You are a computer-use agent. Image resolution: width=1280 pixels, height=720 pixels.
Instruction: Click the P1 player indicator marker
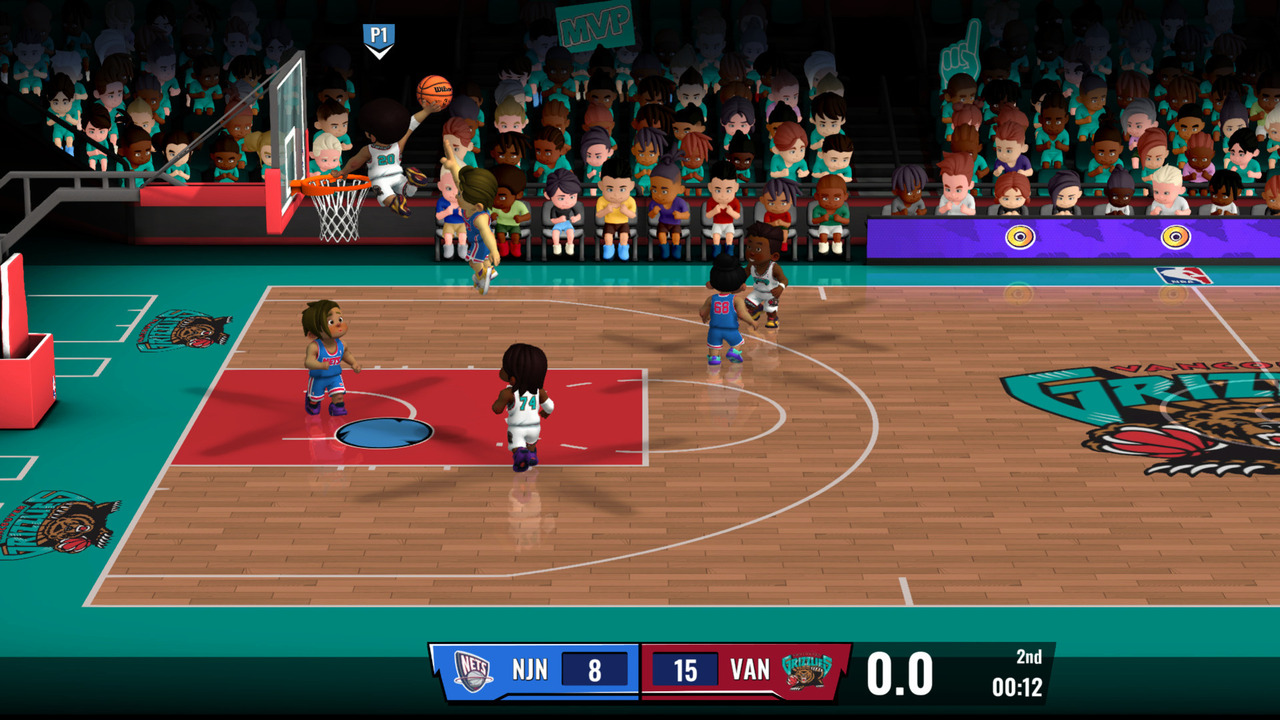[377, 36]
